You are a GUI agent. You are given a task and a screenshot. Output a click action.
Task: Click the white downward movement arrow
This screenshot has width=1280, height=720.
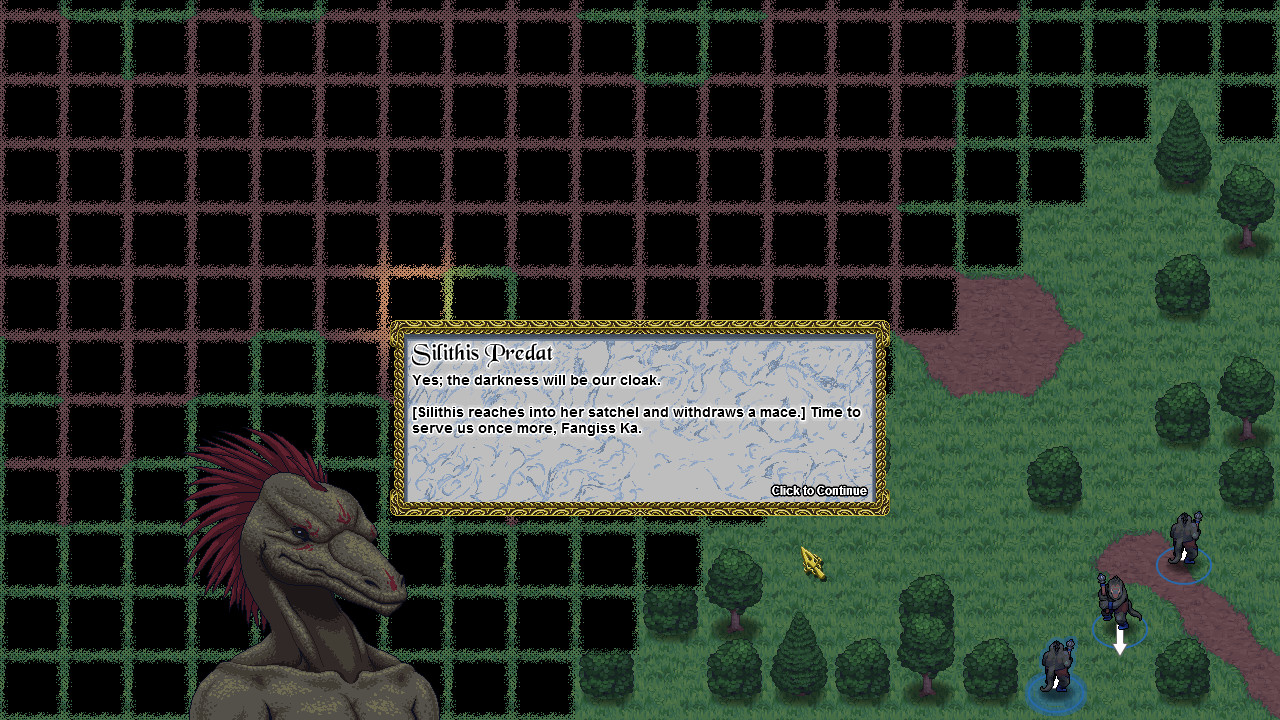[1118, 637]
